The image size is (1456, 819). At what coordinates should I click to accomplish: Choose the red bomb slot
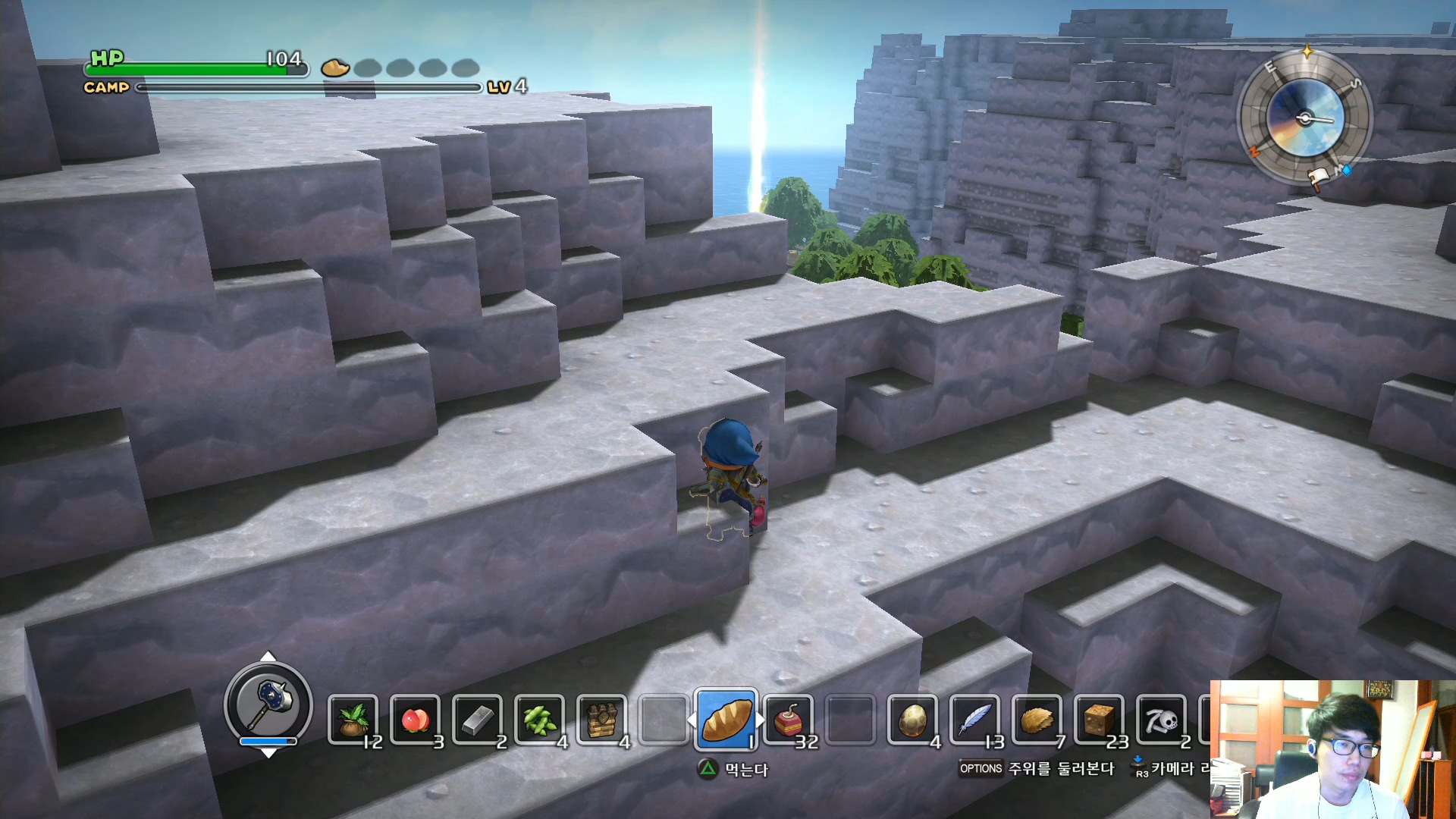(x=788, y=720)
